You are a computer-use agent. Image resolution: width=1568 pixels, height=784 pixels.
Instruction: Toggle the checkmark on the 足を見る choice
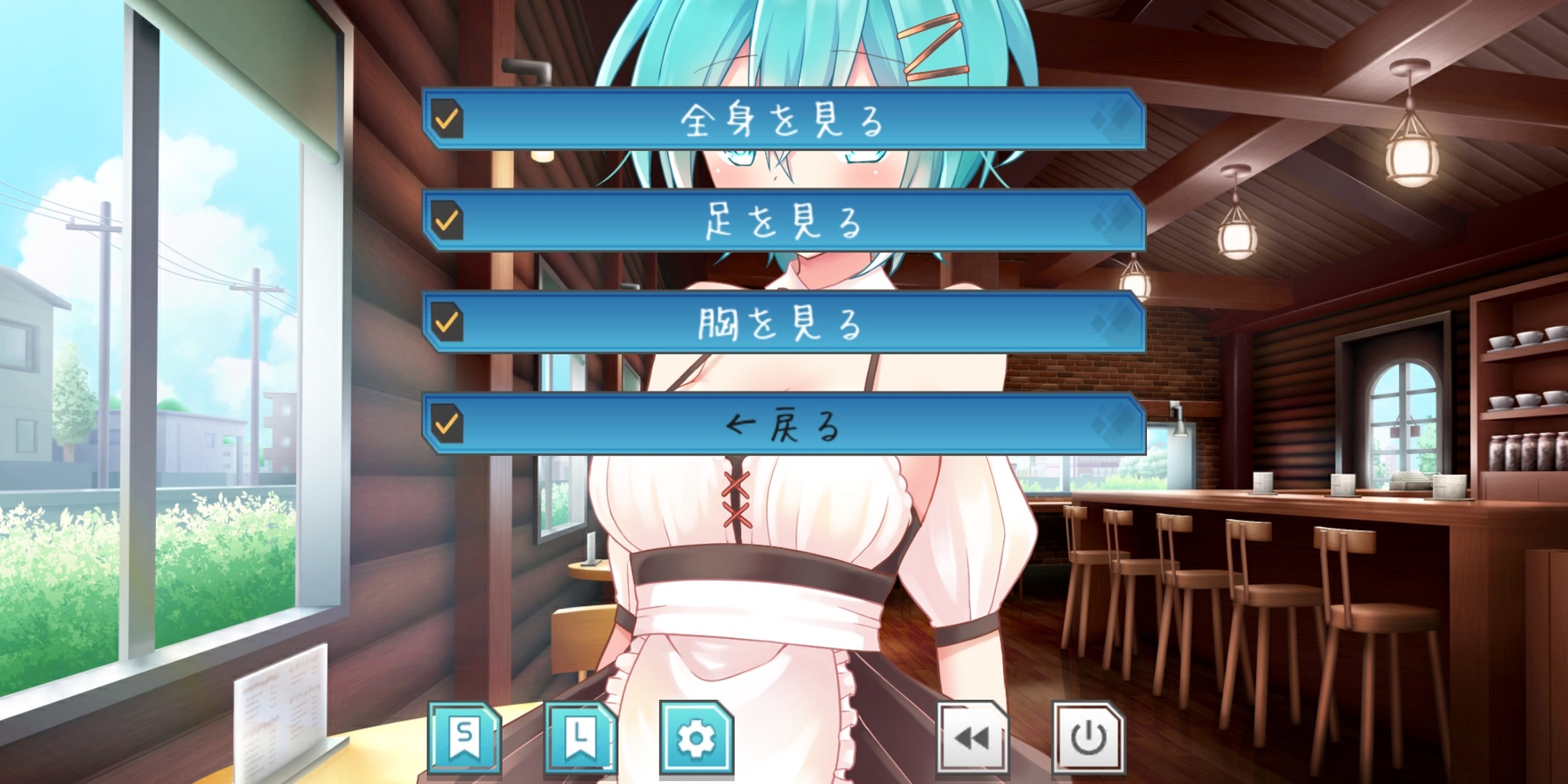coord(447,222)
